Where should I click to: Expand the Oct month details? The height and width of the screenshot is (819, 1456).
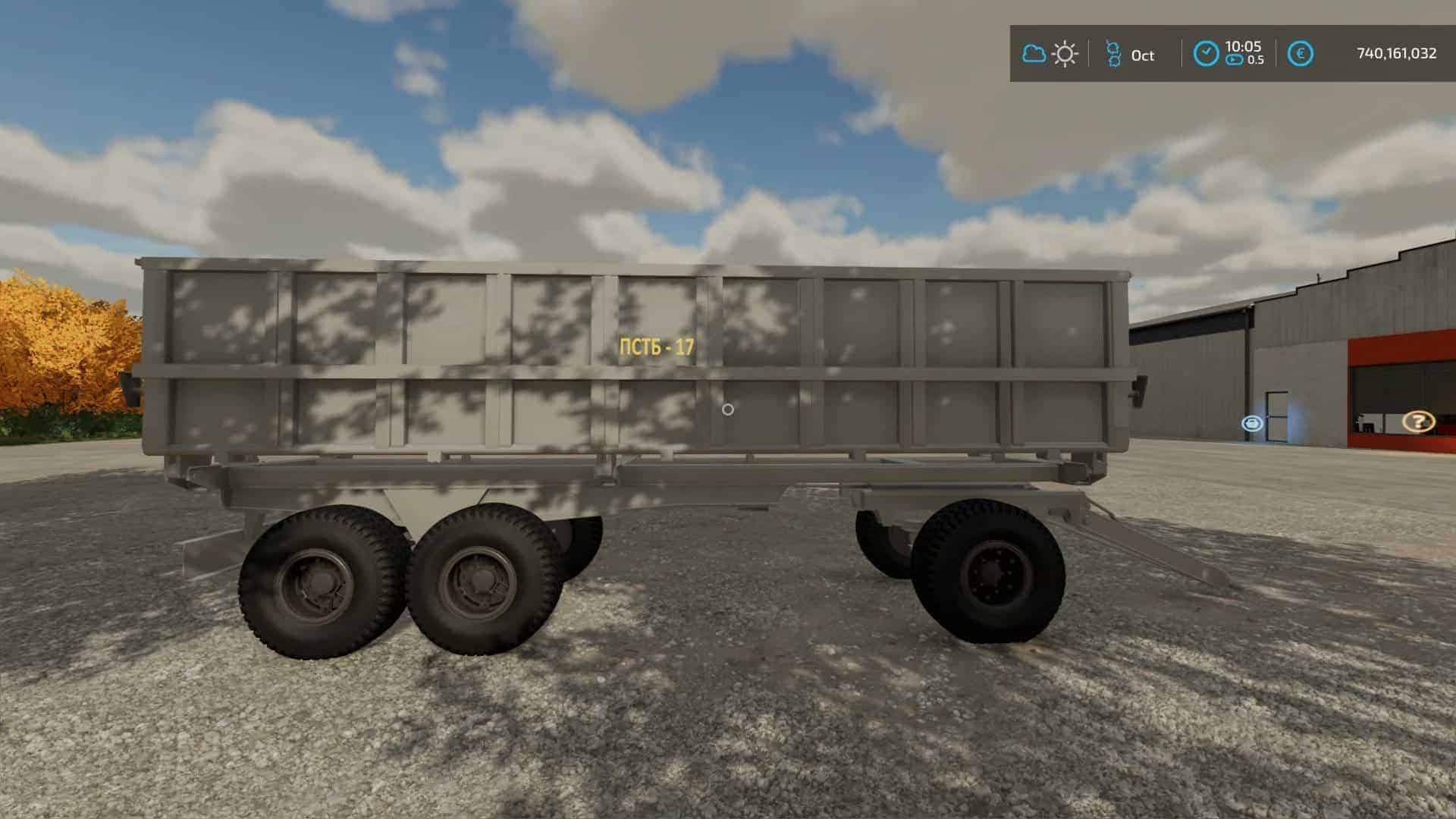point(1142,55)
